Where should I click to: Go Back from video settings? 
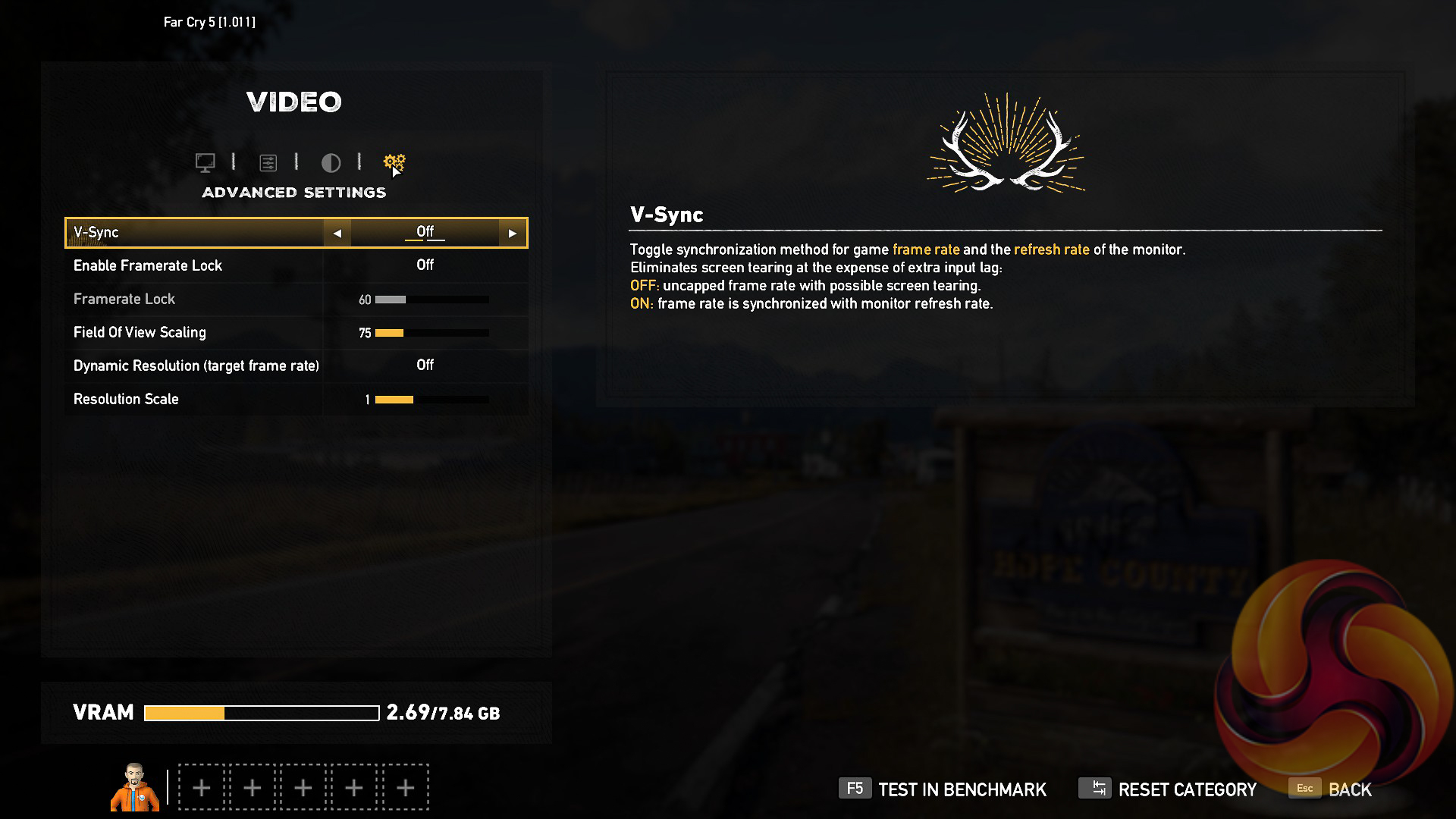(1331, 789)
